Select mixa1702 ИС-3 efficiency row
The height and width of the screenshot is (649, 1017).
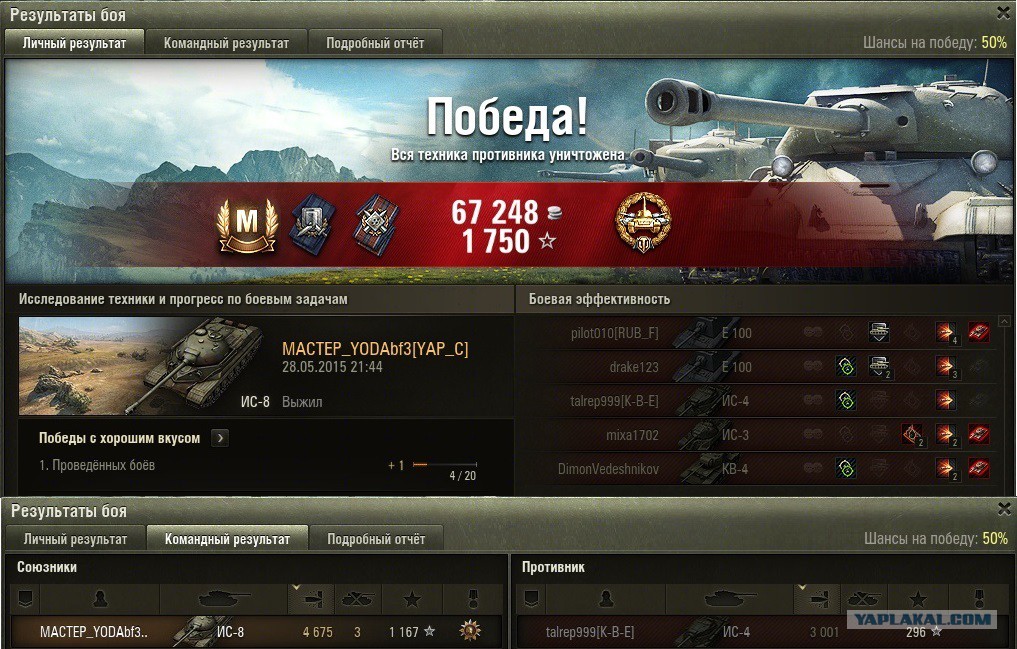[x=760, y=435]
